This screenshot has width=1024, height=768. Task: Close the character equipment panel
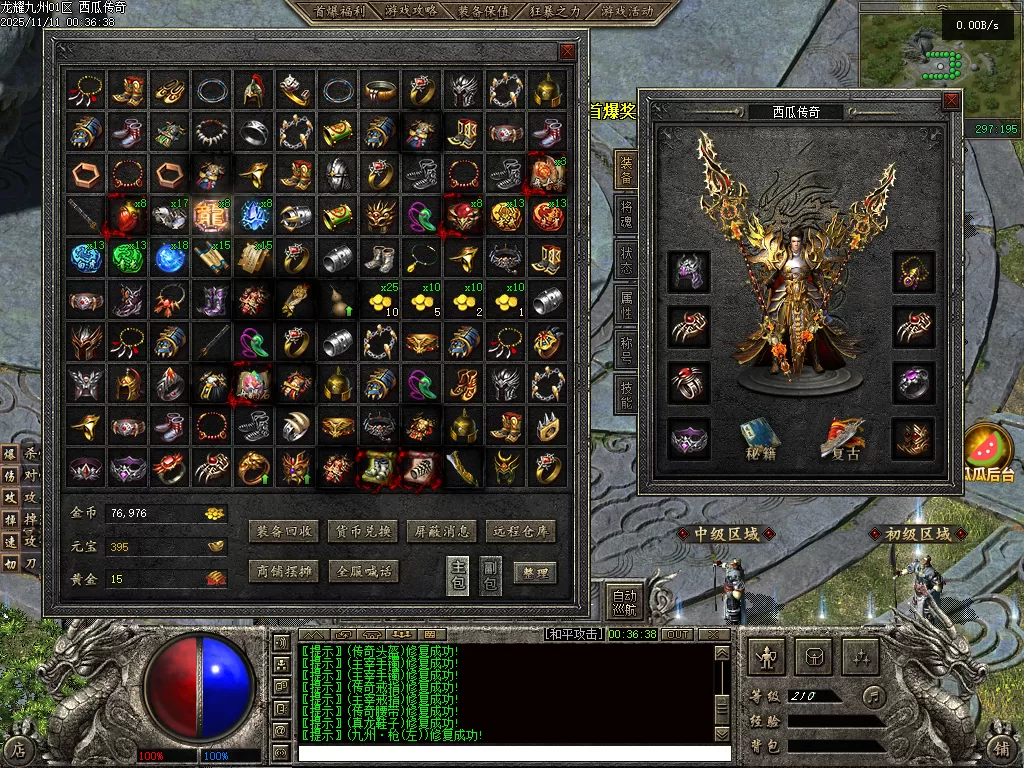(950, 101)
